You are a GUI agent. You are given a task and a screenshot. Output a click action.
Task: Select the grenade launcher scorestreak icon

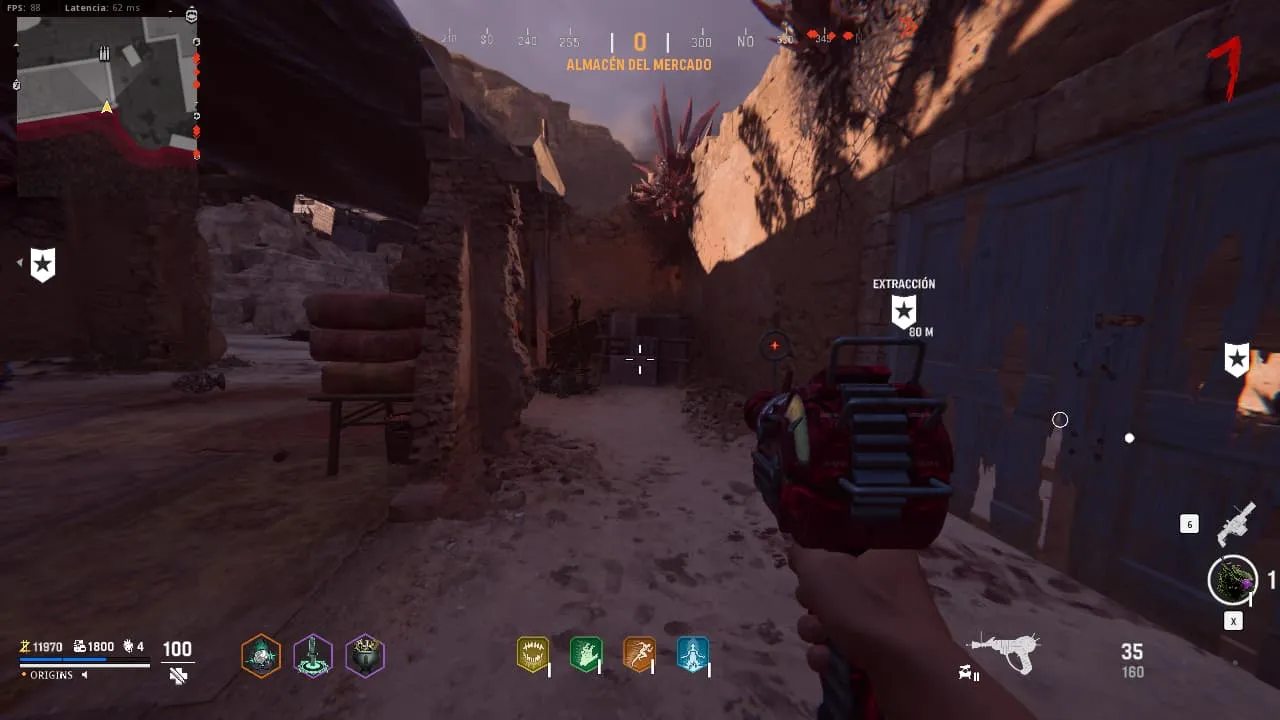coord(1236,523)
